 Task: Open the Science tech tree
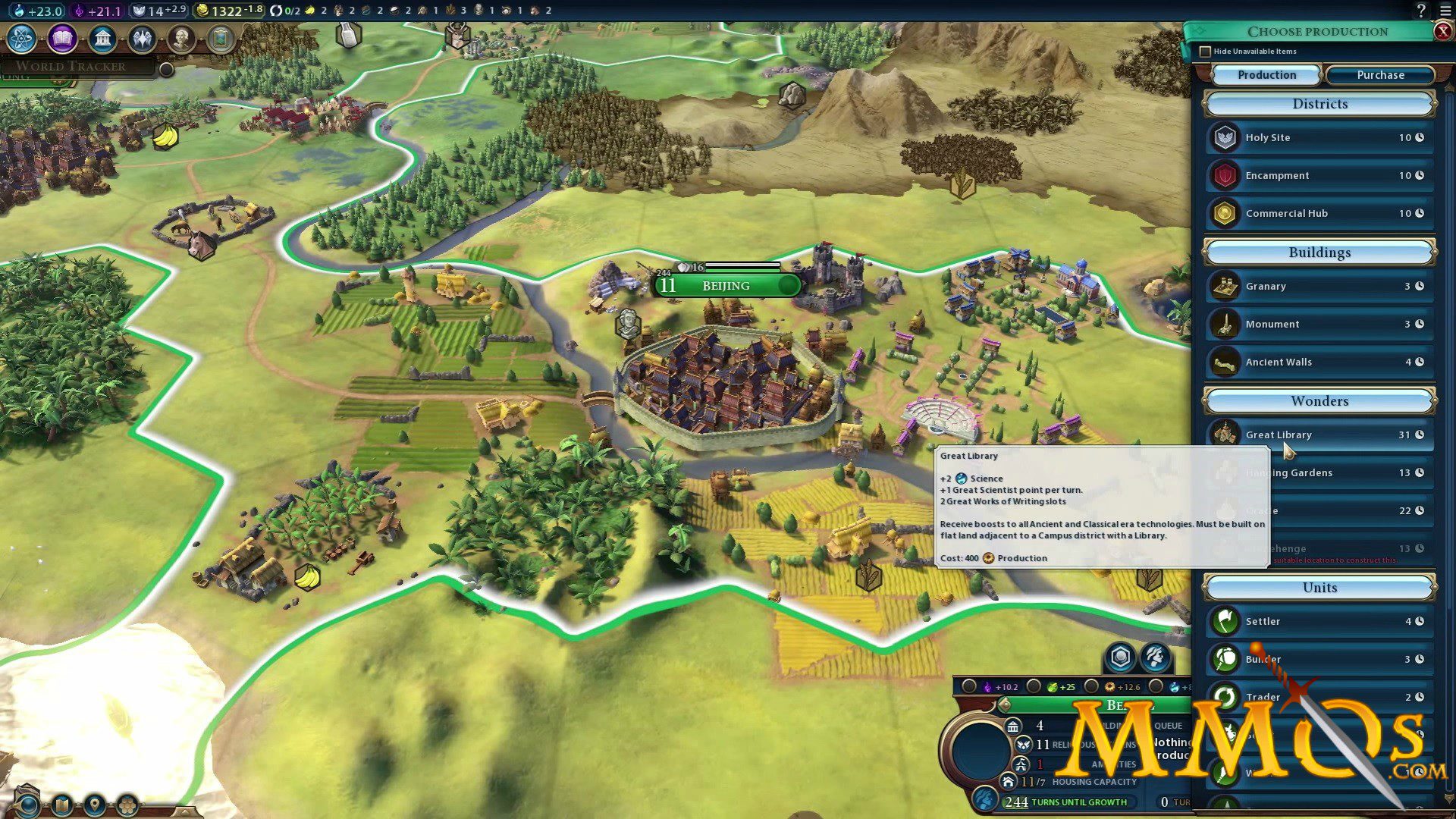coord(20,38)
